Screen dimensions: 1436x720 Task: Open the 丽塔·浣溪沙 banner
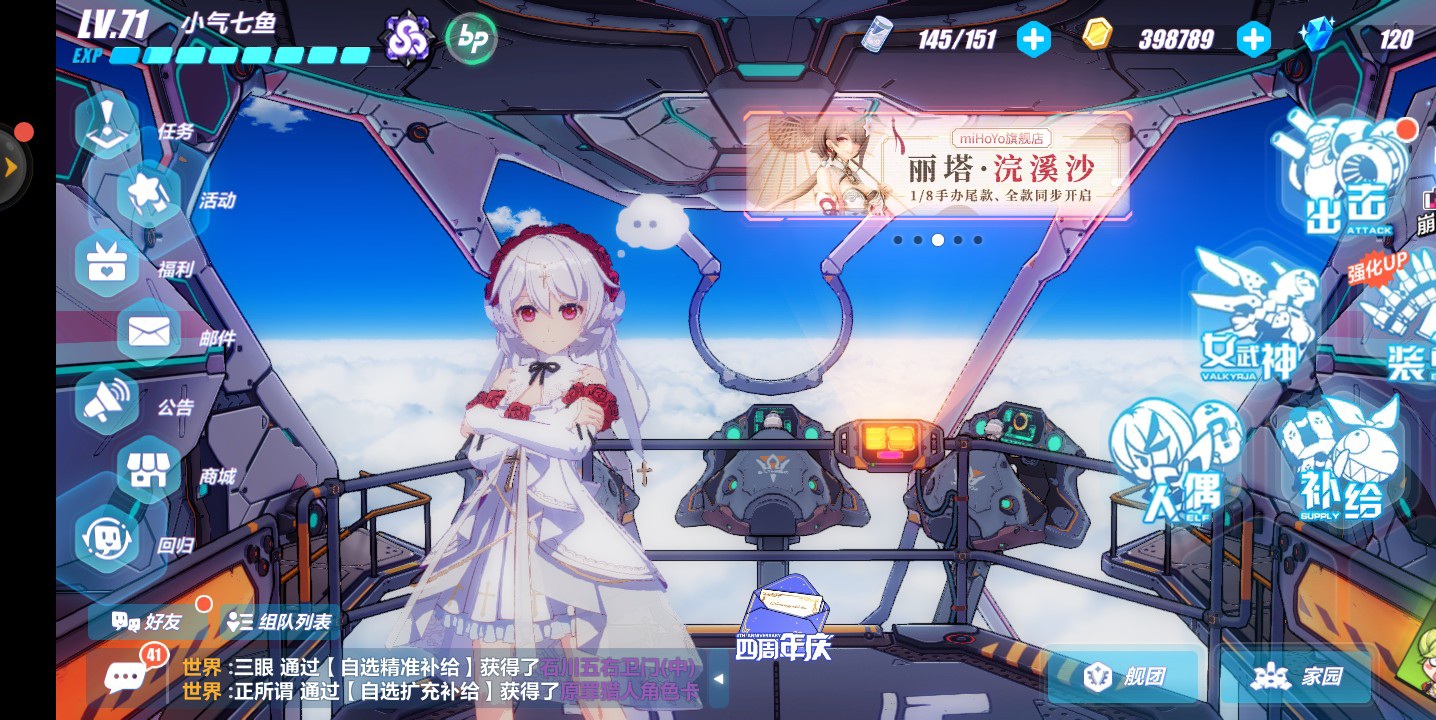pos(938,166)
